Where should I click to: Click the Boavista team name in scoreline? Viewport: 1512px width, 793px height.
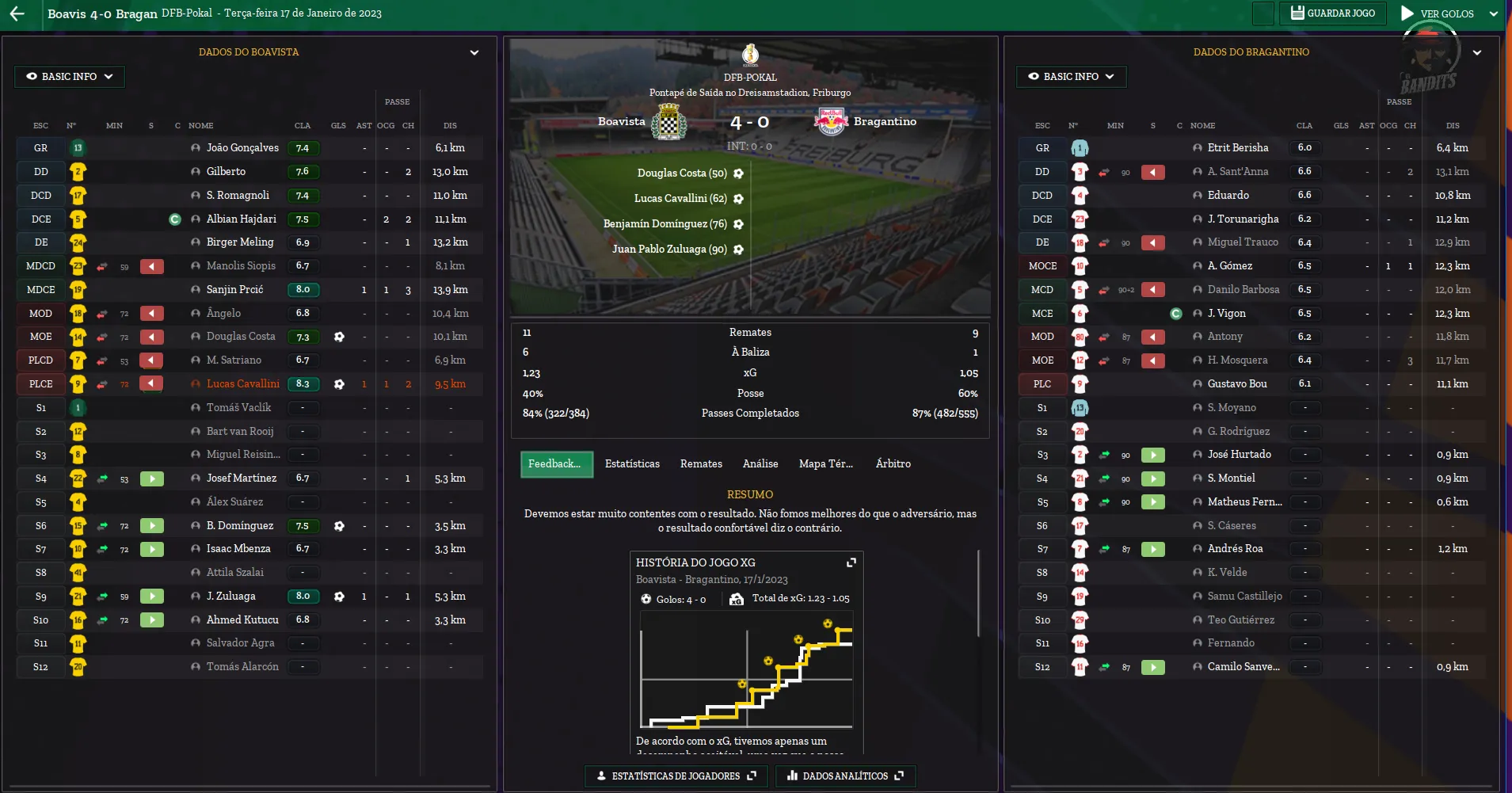pos(622,122)
